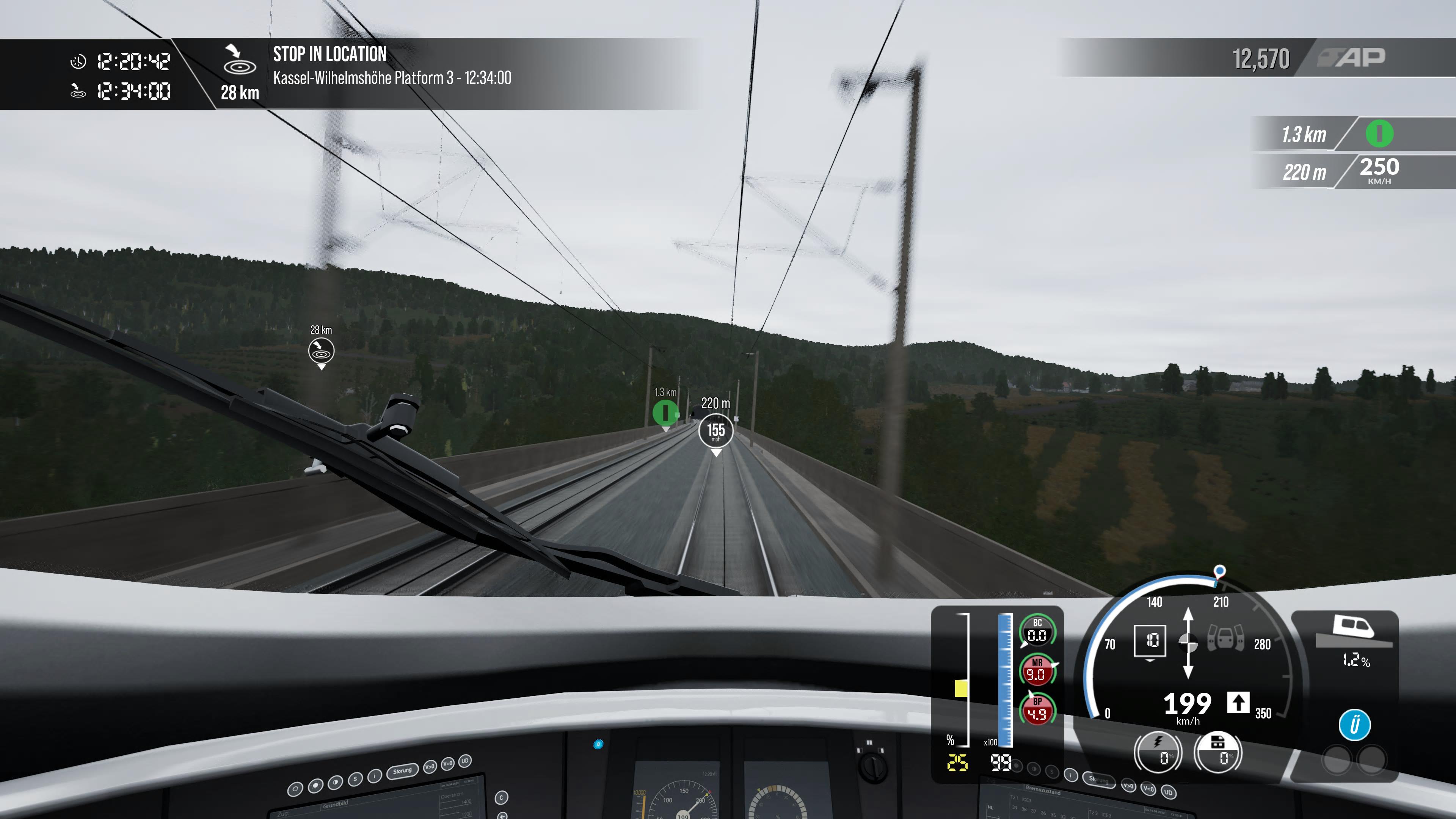Click the blue Ü indicator icon
This screenshot has height=819, width=1456.
1354,725
